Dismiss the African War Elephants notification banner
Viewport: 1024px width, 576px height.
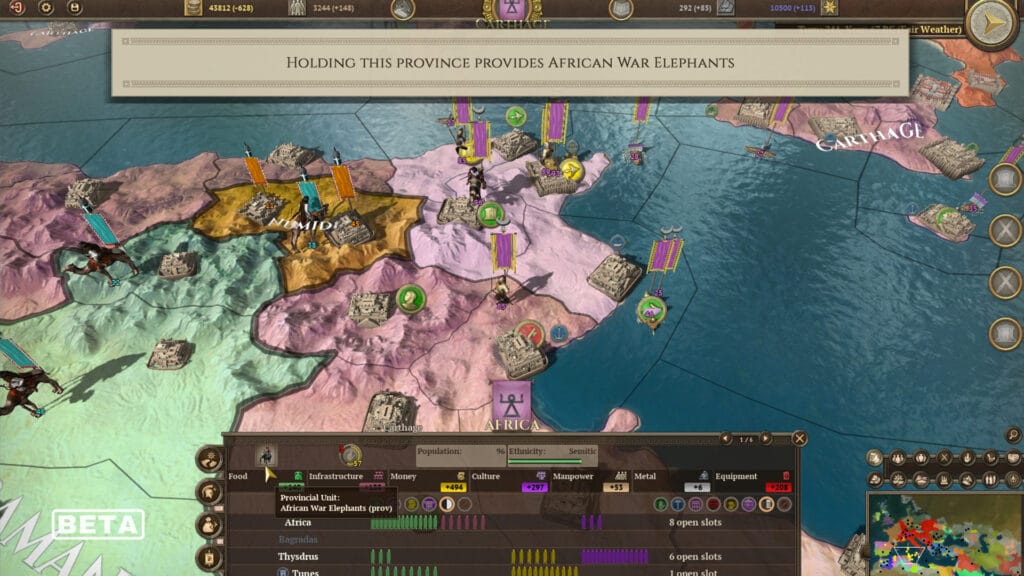click(510, 62)
